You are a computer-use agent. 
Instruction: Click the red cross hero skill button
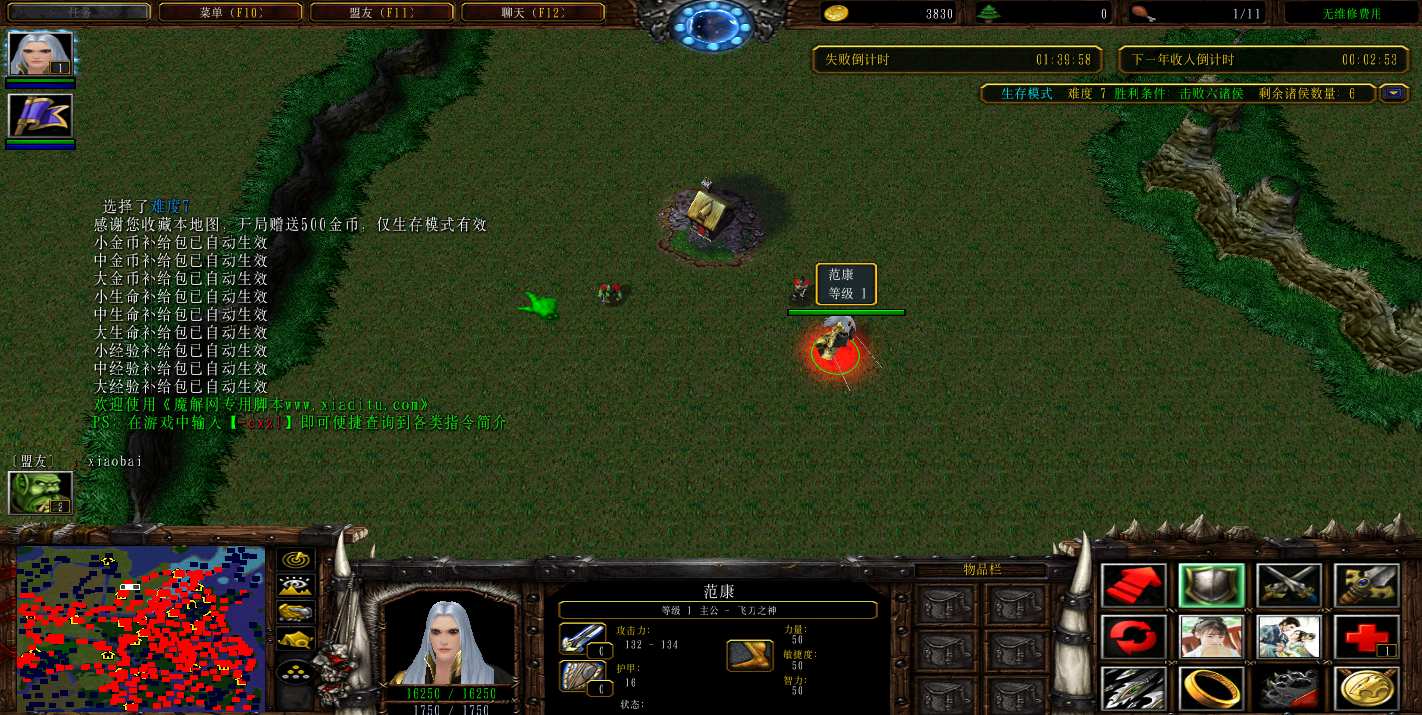(1366, 637)
